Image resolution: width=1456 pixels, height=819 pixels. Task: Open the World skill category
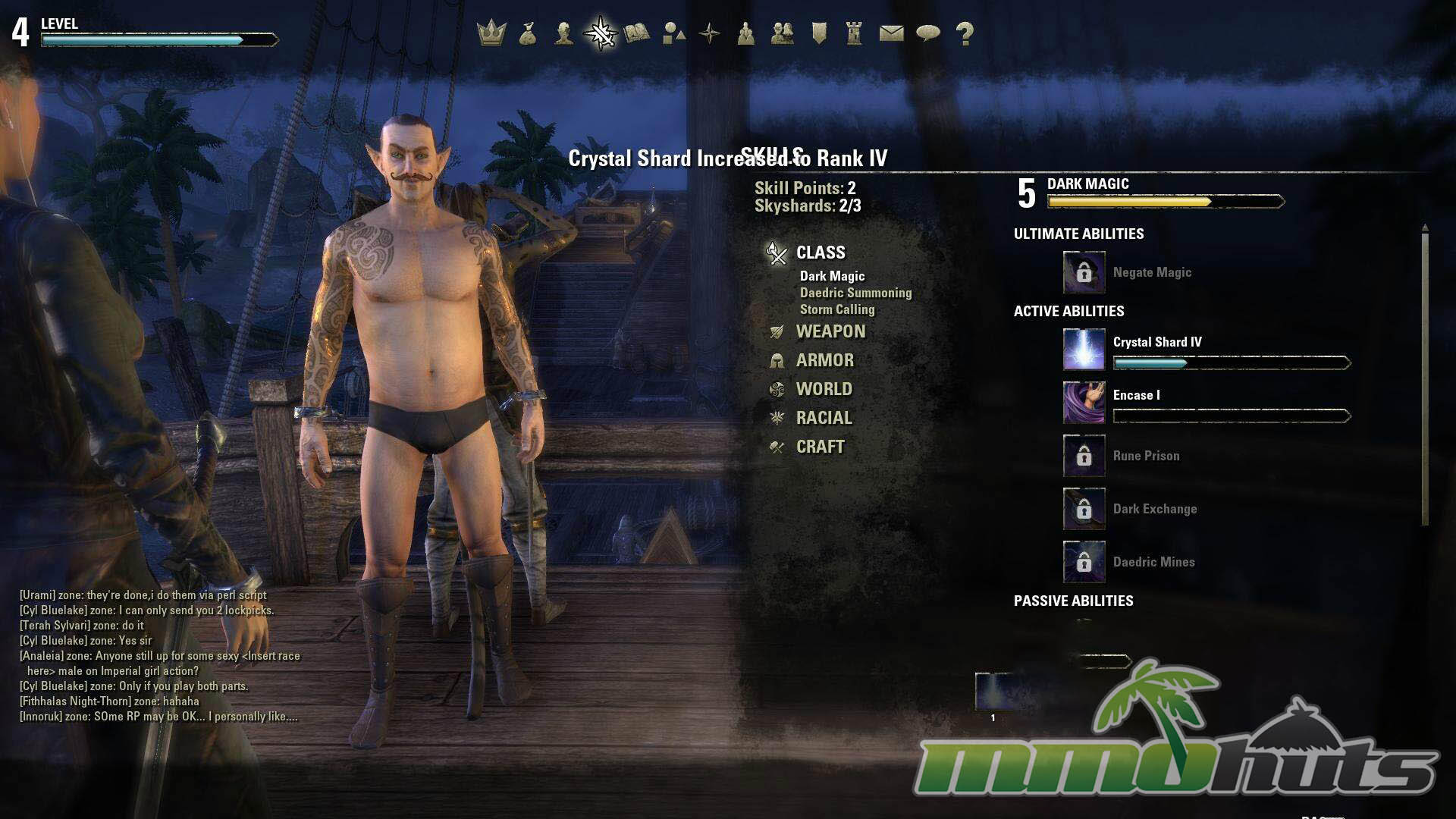pyautogui.click(x=824, y=389)
